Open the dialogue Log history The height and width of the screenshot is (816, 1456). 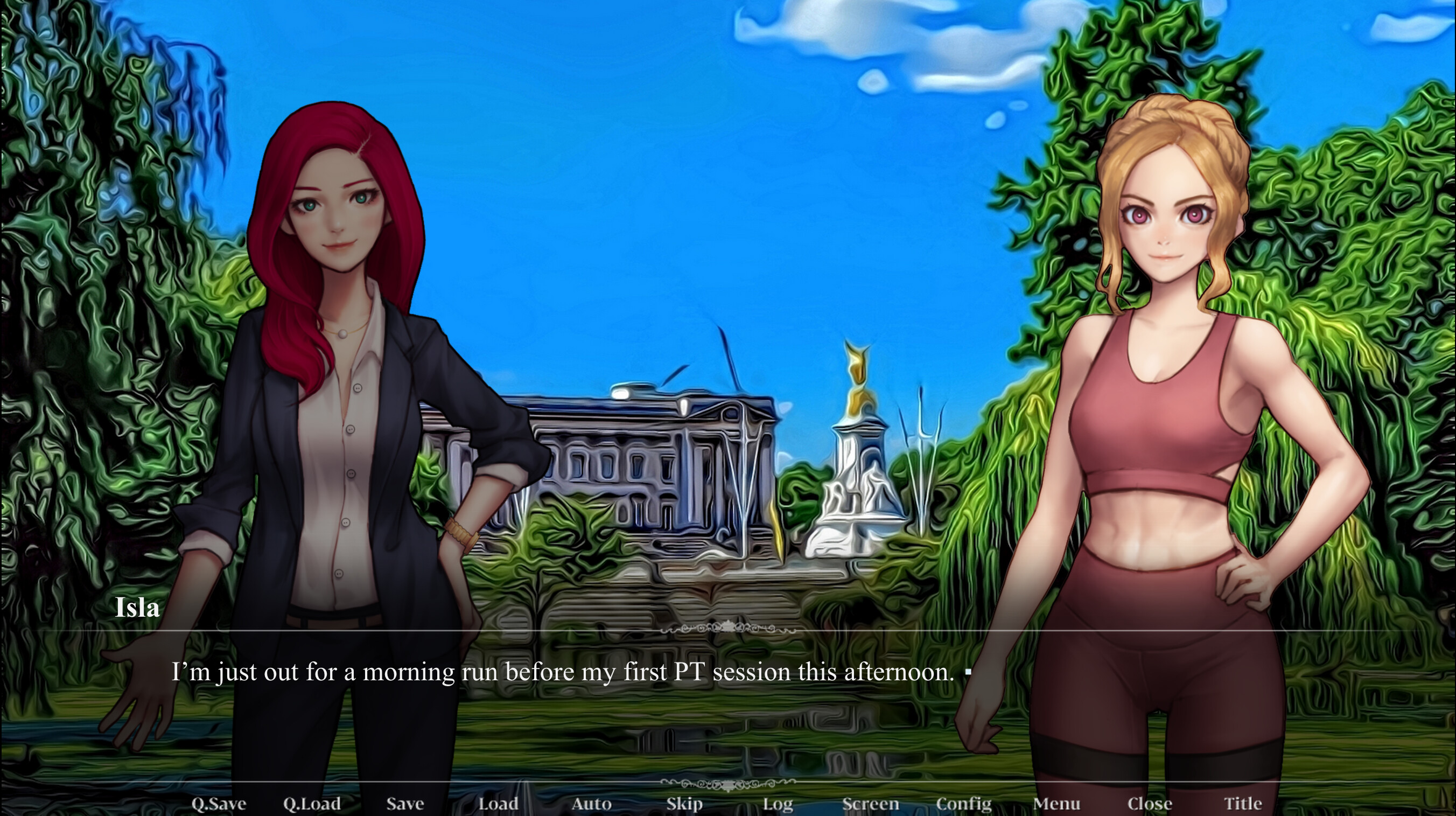(x=778, y=804)
